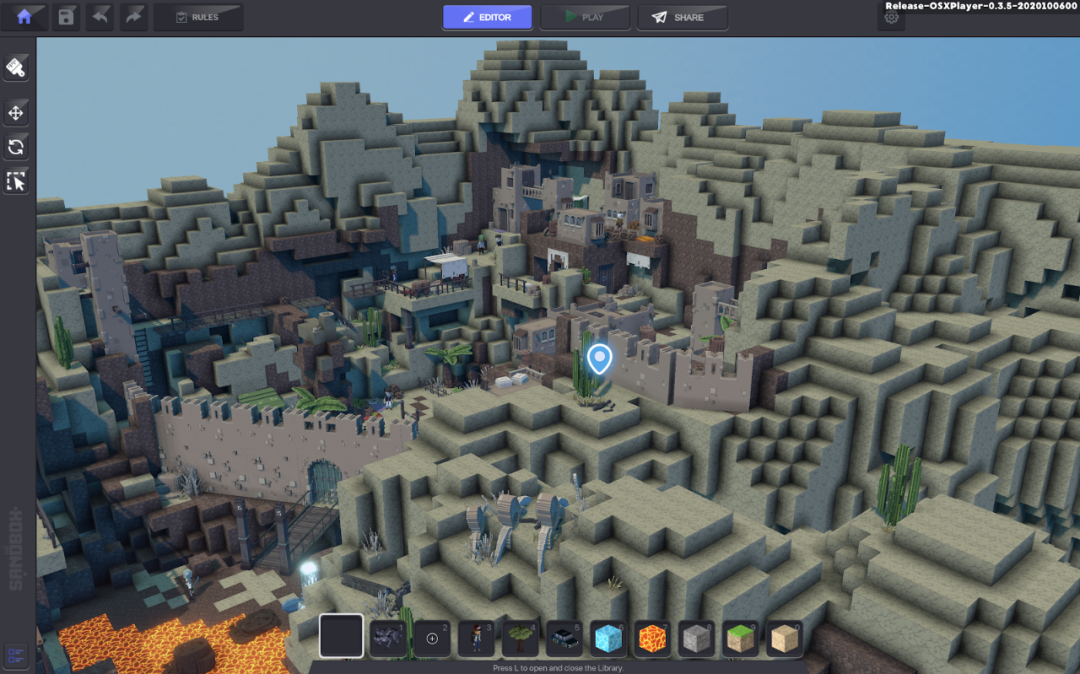The height and width of the screenshot is (674, 1080).
Task: Pick the area selection tool
Action: 16,181
